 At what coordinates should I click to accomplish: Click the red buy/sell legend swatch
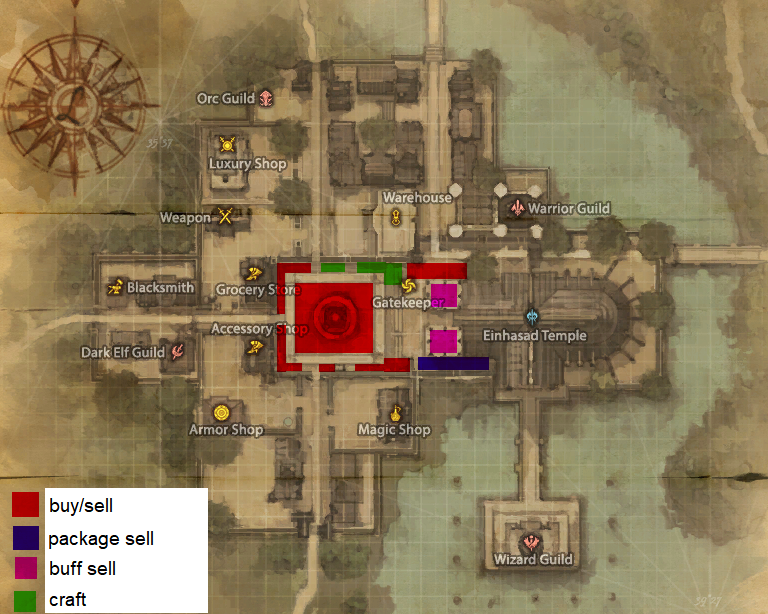coord(25,506)
